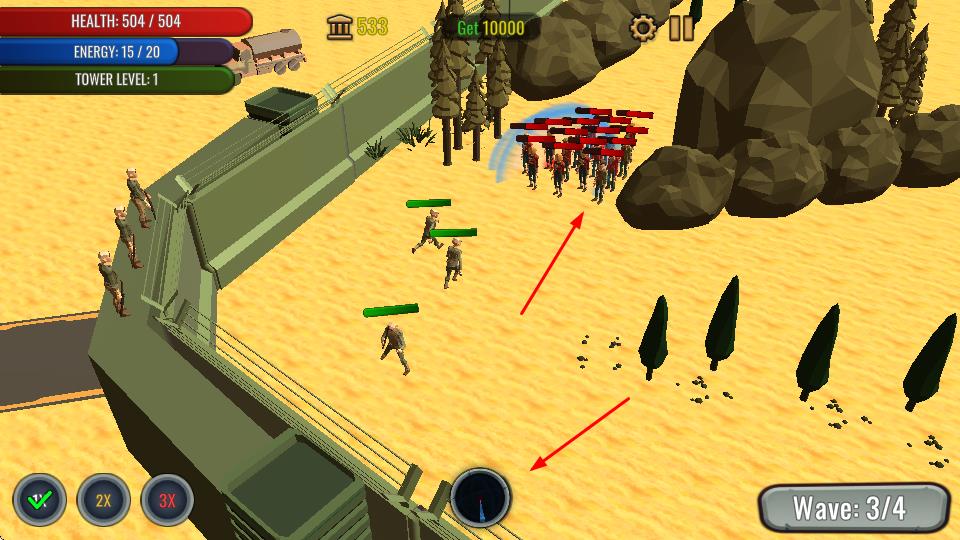Set game speed to 2X
Image resolution: width=960 pixels, height=540 pixels.
point(103,500)
